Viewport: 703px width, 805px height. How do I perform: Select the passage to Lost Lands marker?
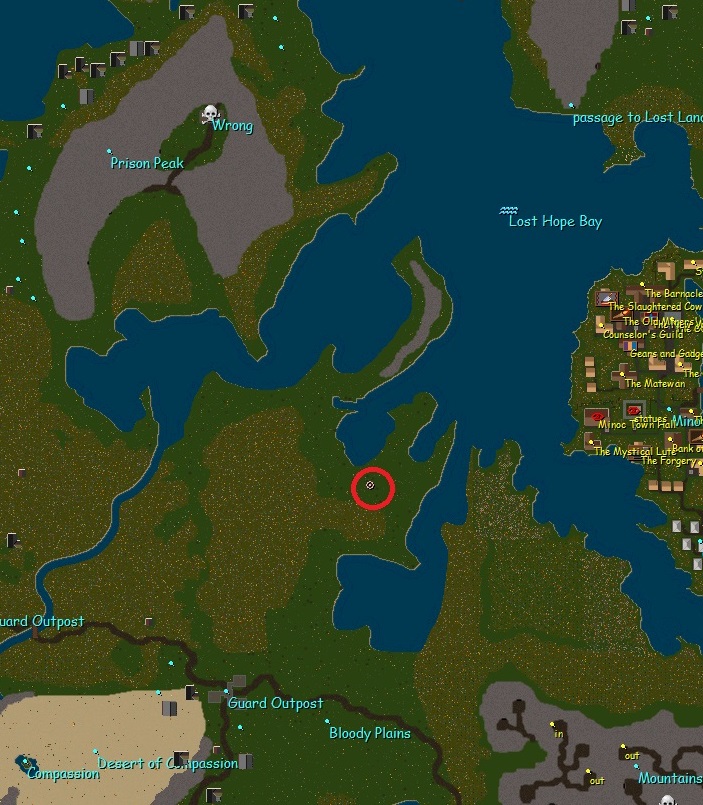(571, 106)
